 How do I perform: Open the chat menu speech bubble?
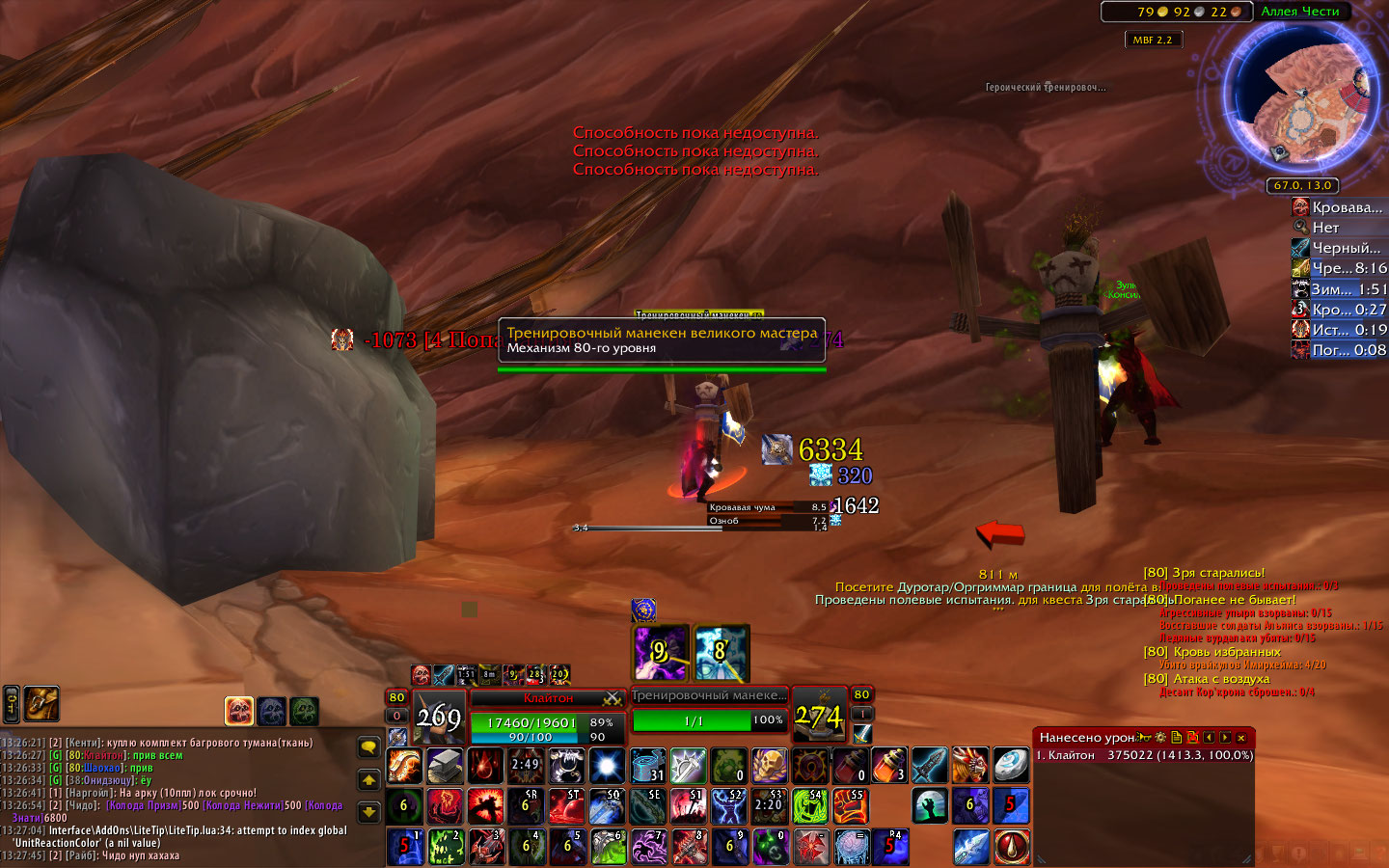(368, 747)
